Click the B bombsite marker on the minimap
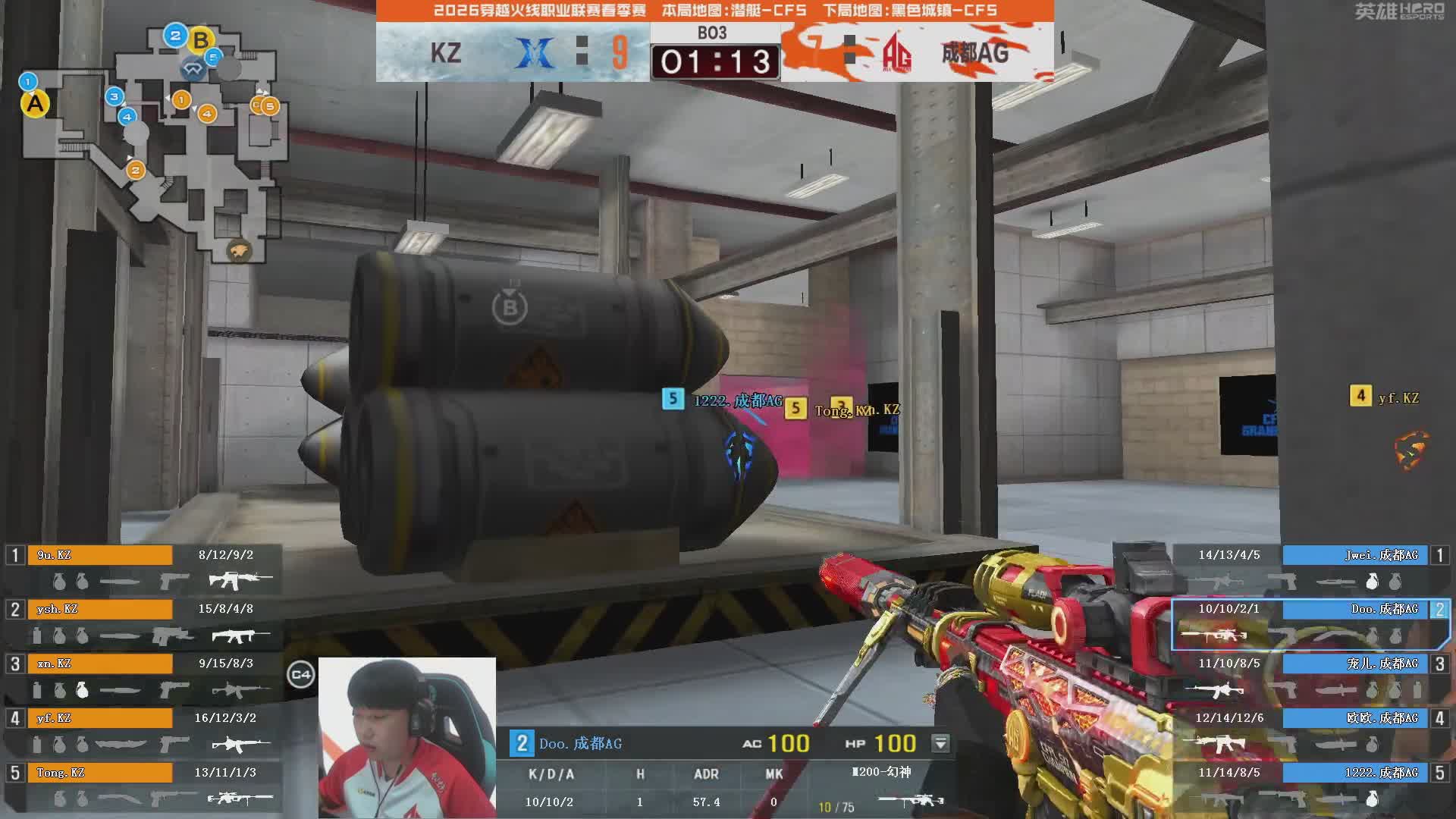Screen dimensions: 1456x819 (201, 39)
